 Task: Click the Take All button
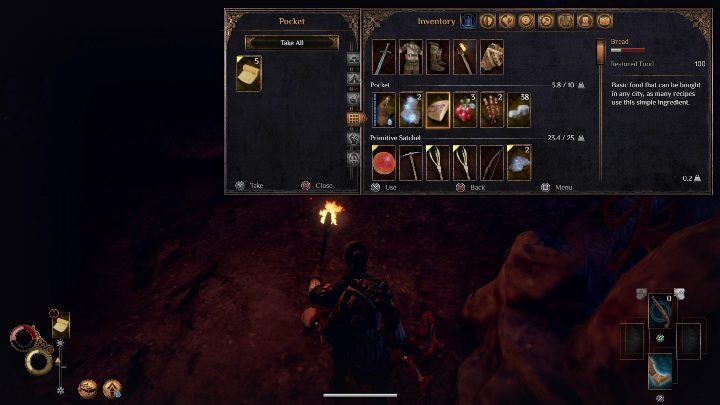[x=292, y=42]
